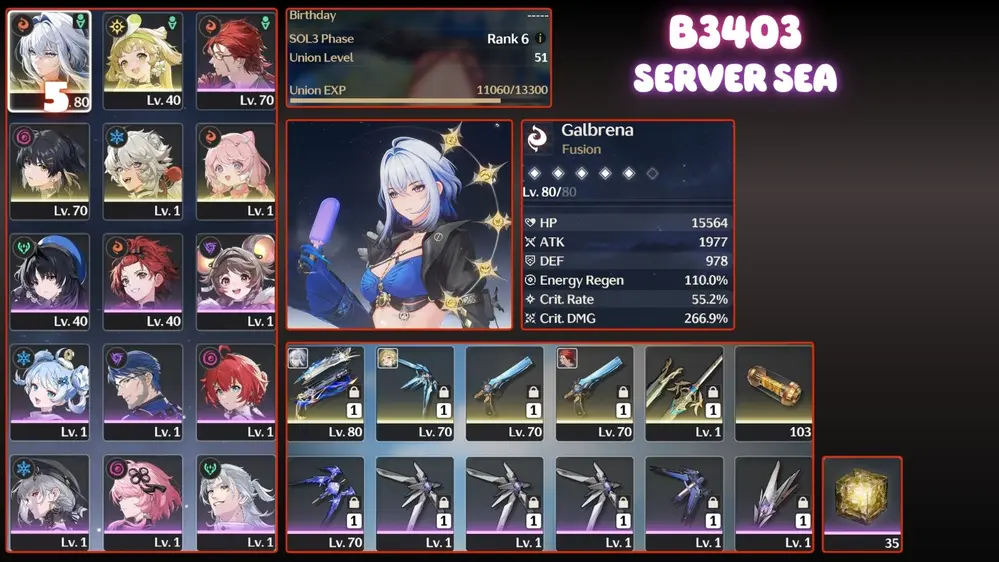Select the Lv. 80 pistols weapon slot
The image size is (999, 562).
(325, 392)
